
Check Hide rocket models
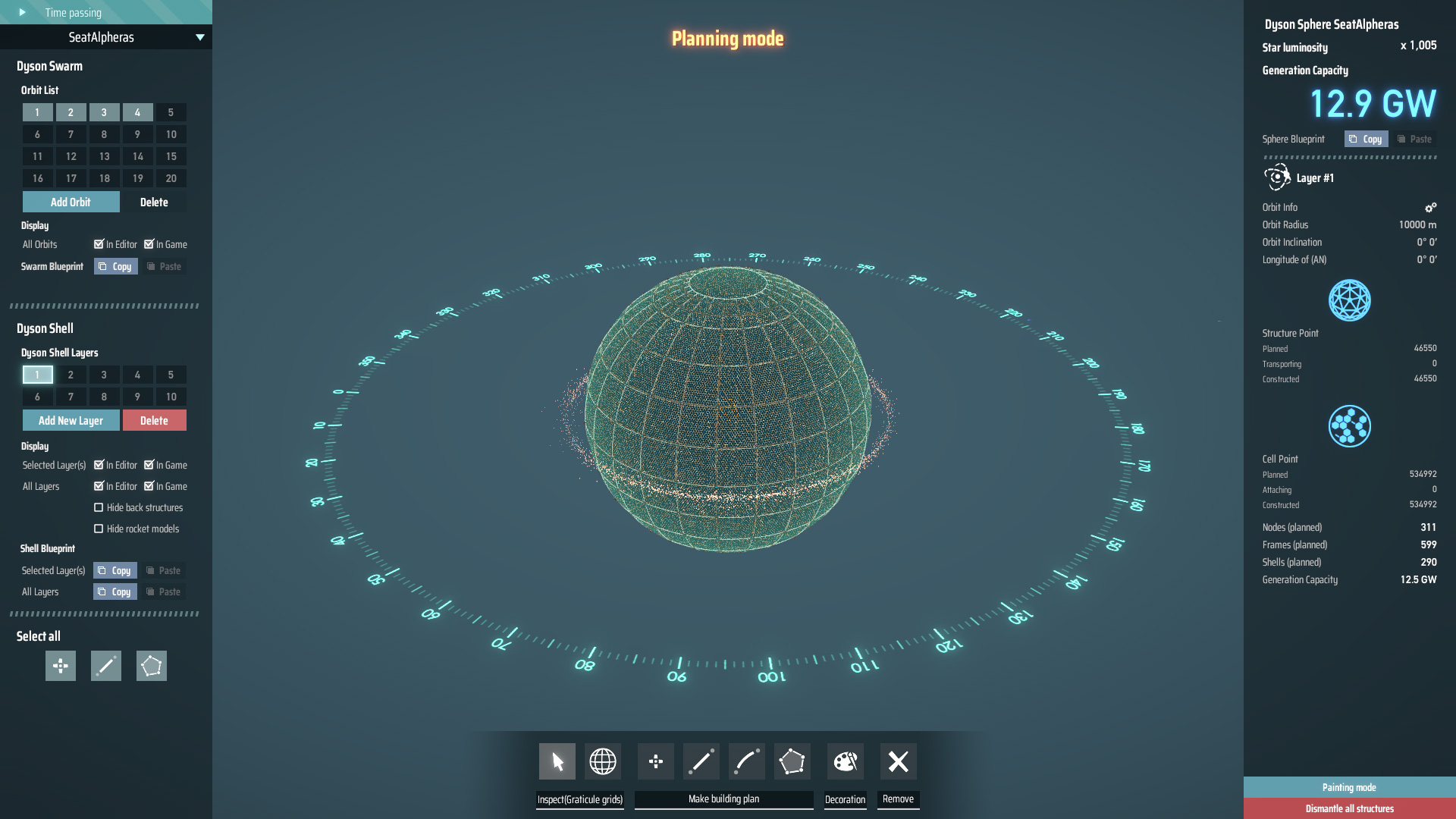click(x=99, y=529)
